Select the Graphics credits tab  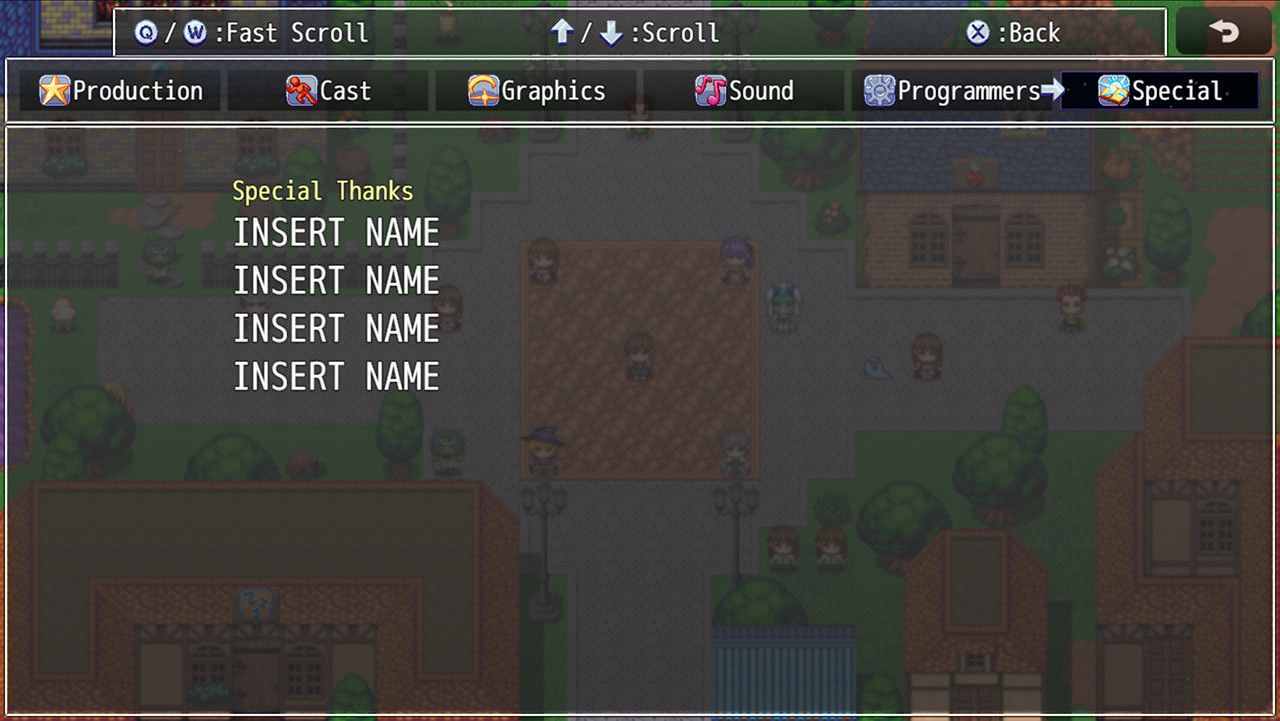[x=537, y=91]
